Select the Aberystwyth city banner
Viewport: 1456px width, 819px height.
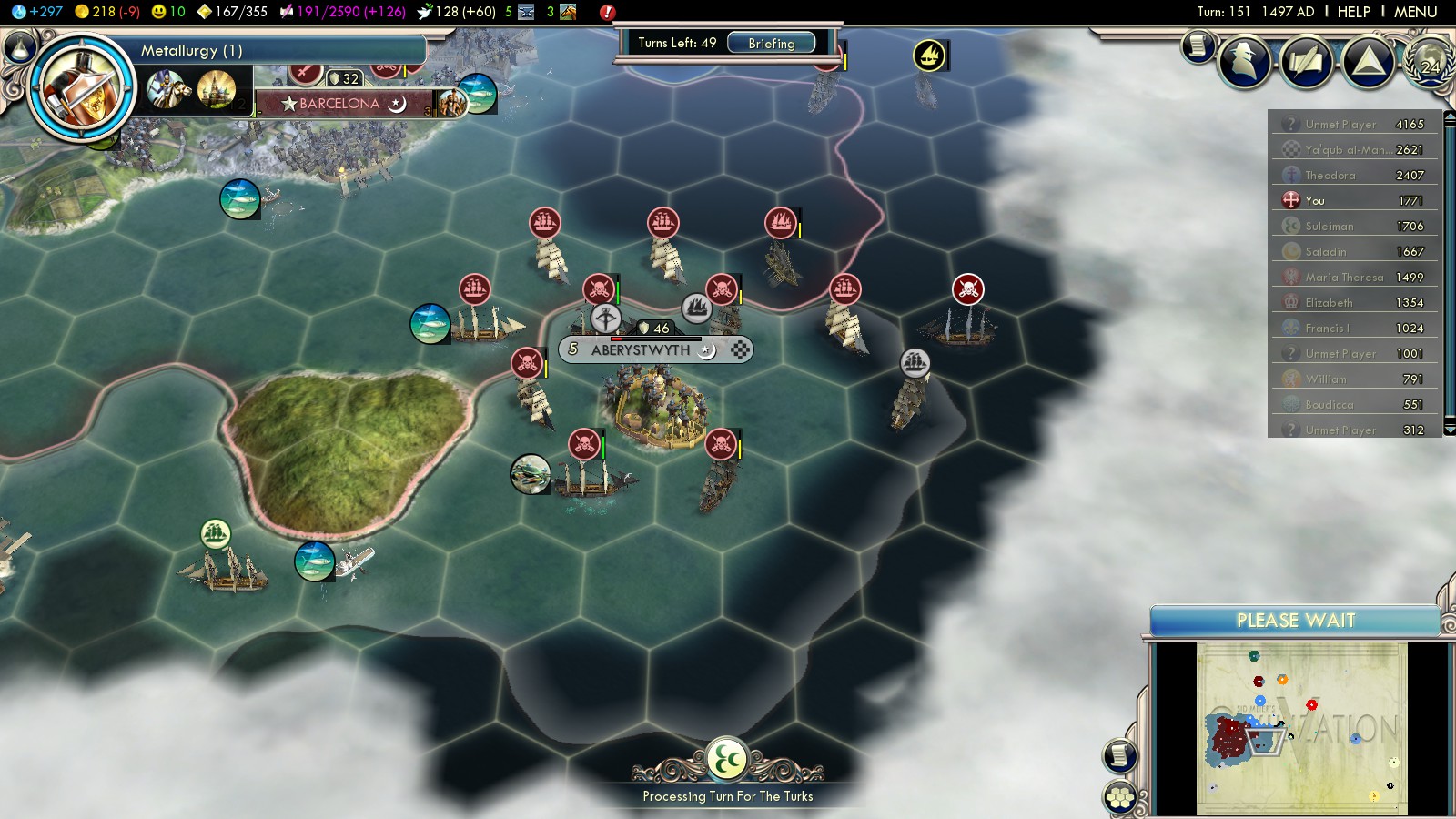pos(641,349)
